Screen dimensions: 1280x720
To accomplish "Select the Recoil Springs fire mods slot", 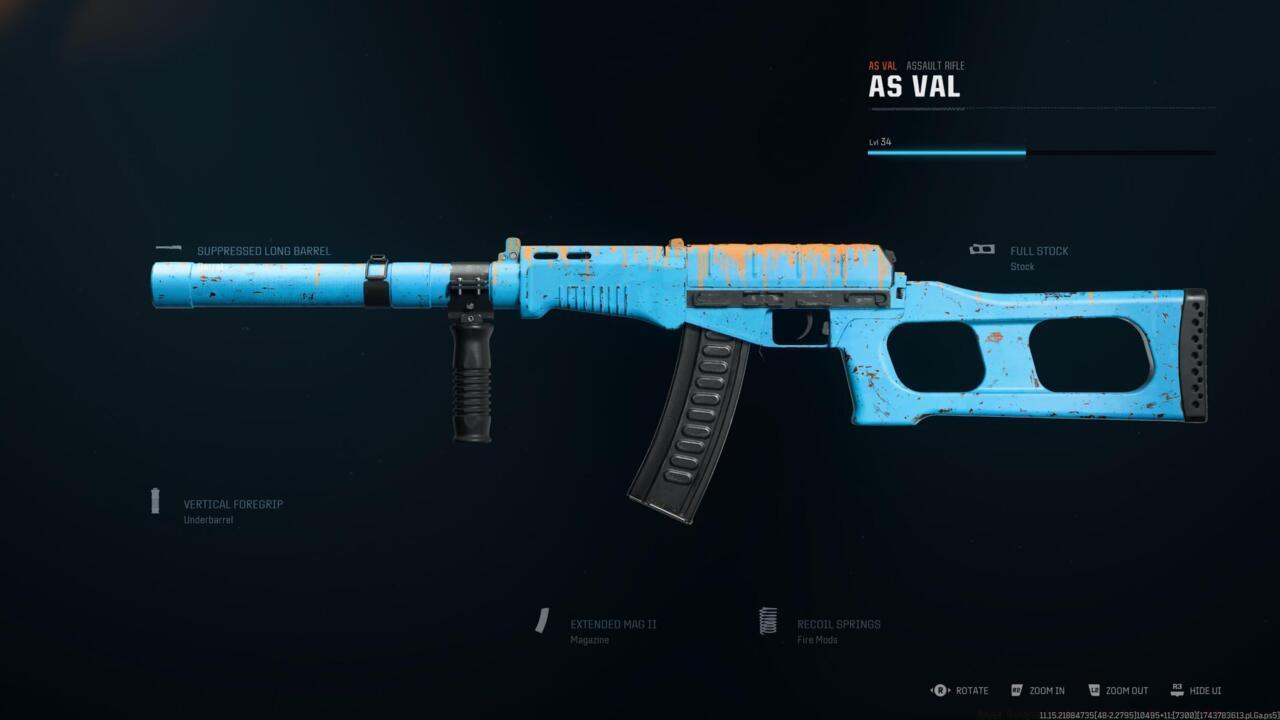I will point(838,625).
